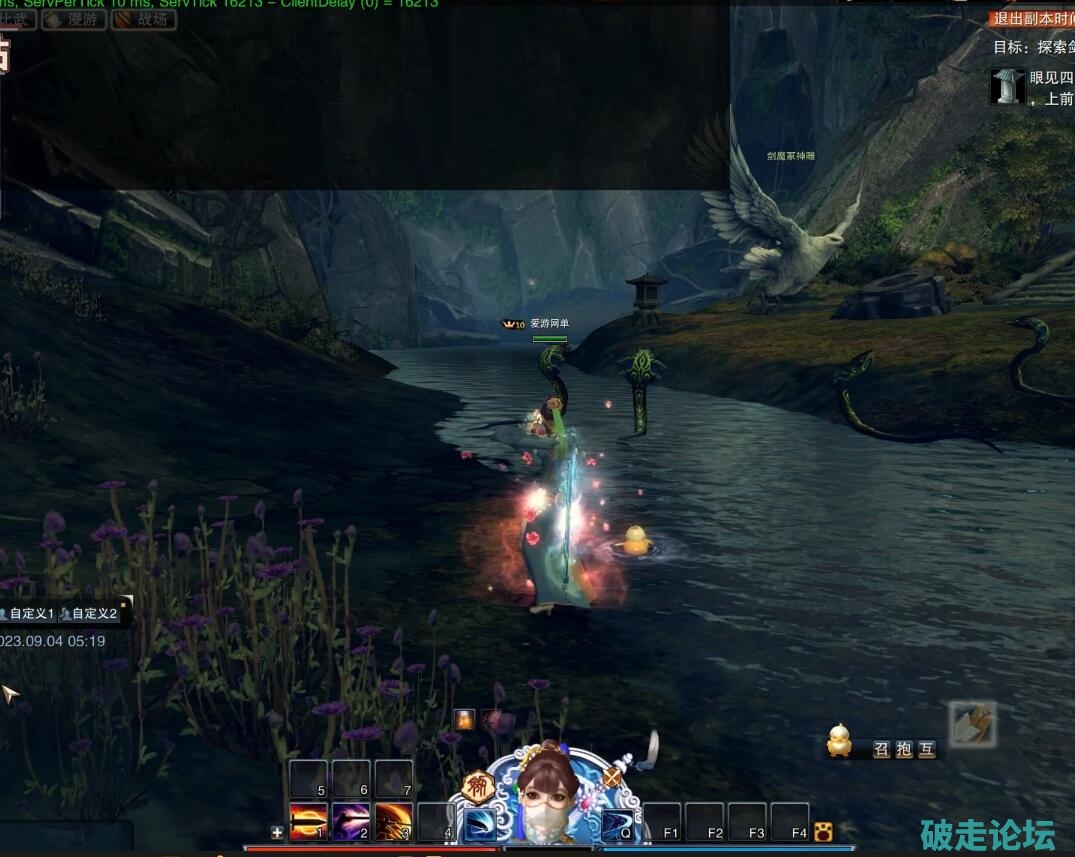
Task: Expand the hotbar with the plus button
Action: (277, 832)
